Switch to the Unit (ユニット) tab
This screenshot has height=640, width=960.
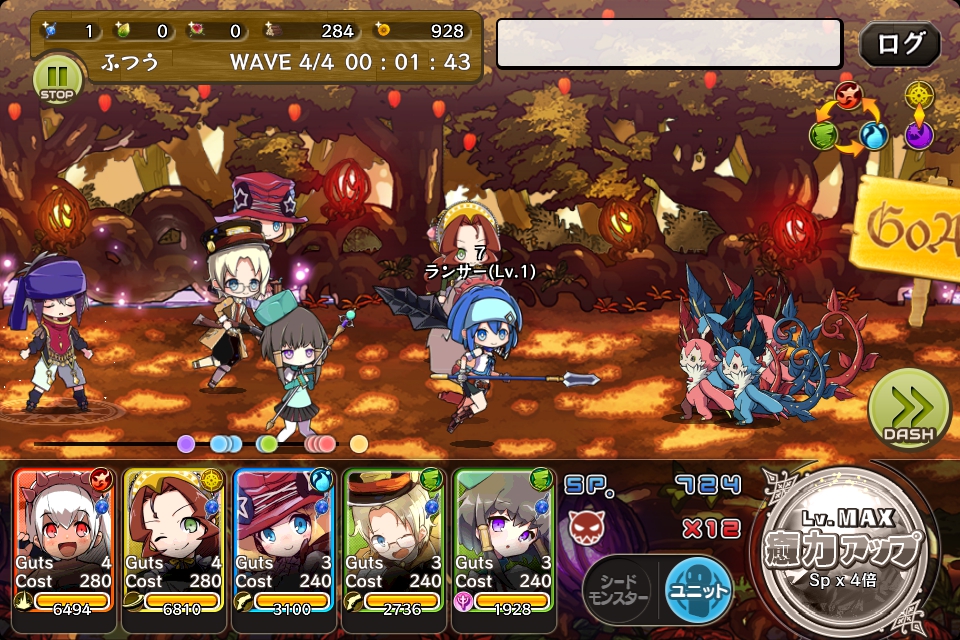[697, 589]
